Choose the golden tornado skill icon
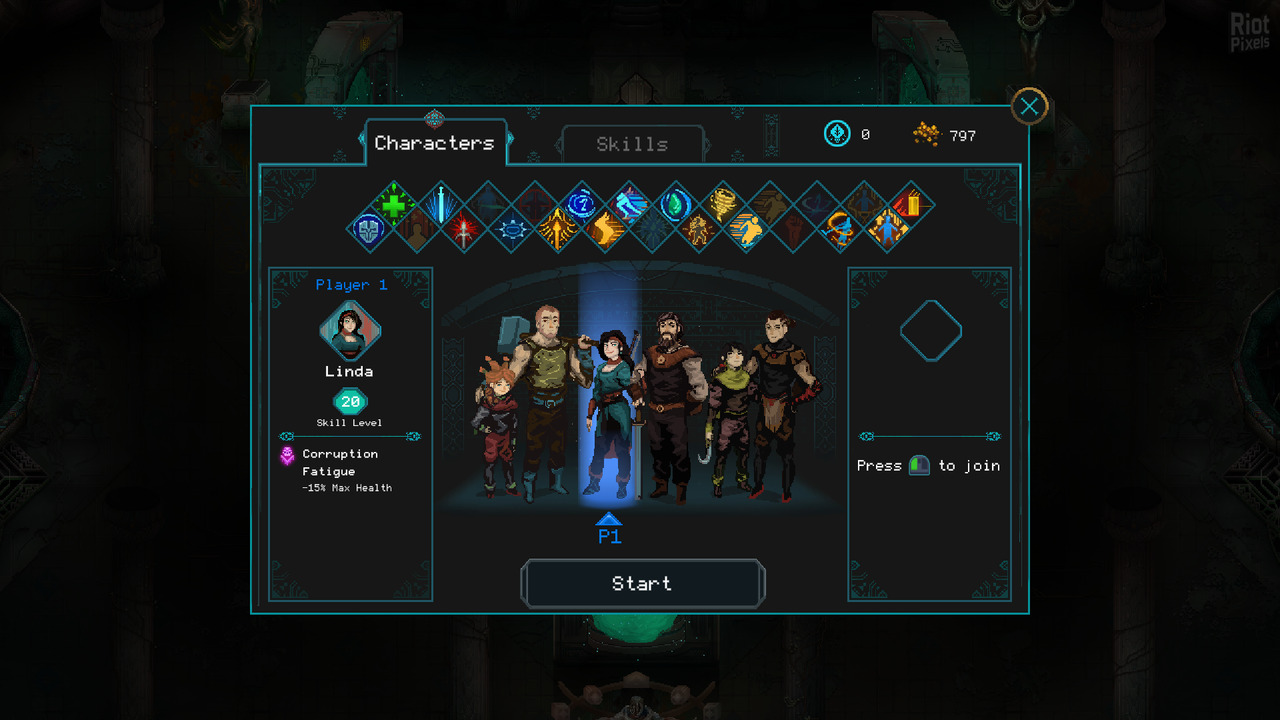The width and height of the screenshot is (1280, 720). point(722,205)
